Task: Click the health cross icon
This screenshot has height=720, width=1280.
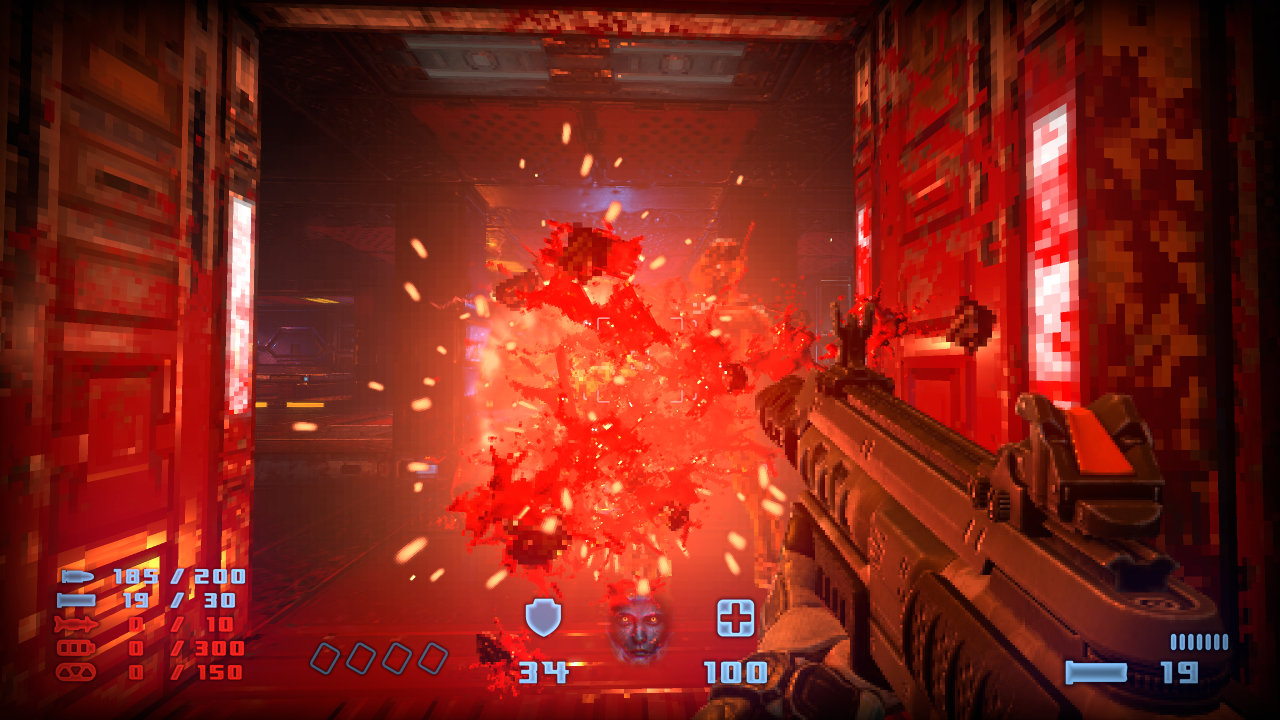Action: click(735, 618)
